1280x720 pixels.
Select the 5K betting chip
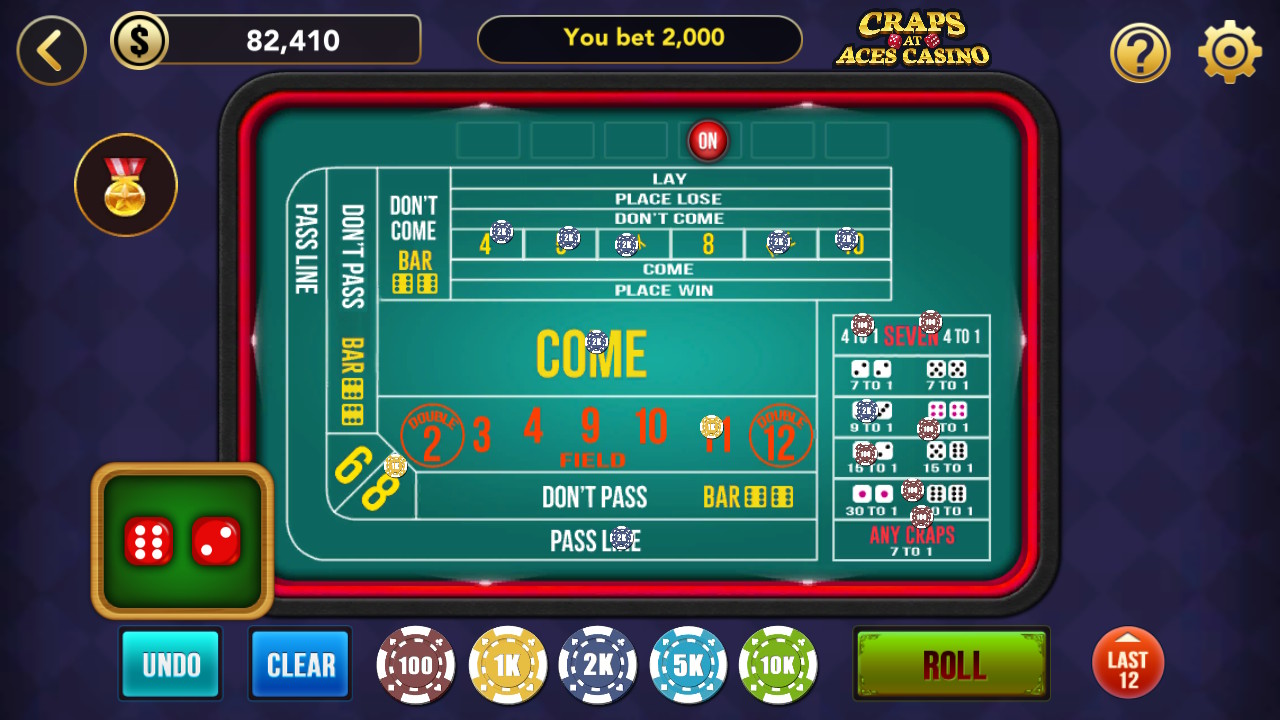point(688,664)
